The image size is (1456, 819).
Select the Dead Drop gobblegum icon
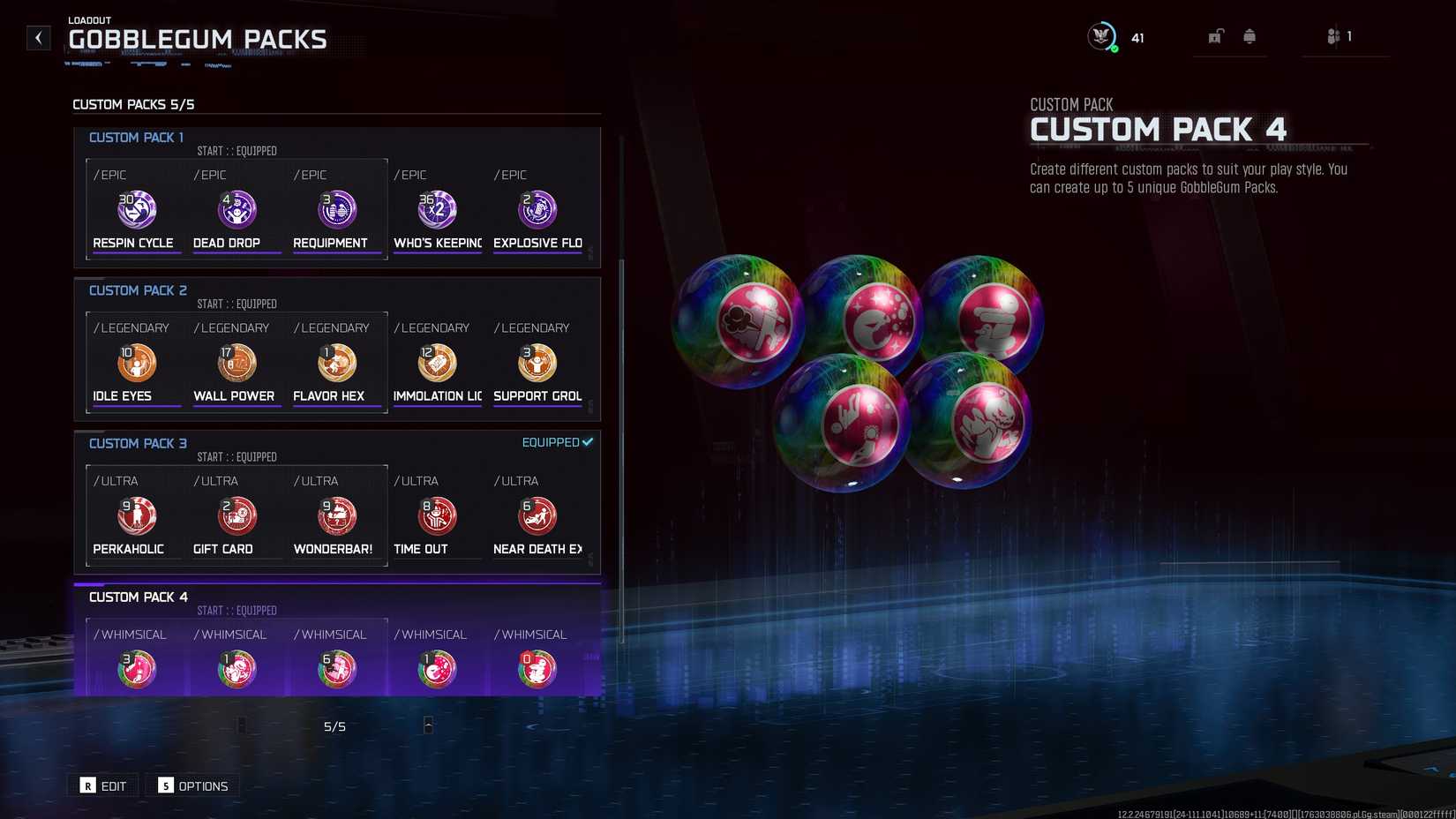point(236,210)
